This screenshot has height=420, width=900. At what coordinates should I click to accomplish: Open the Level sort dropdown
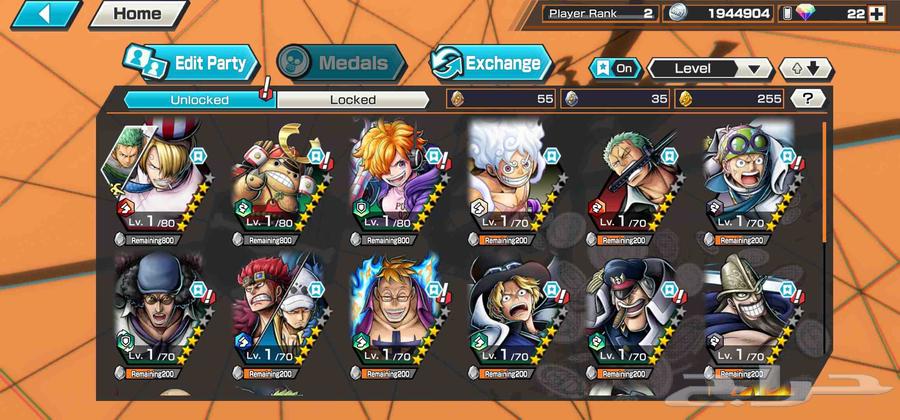tap(710, 68)
